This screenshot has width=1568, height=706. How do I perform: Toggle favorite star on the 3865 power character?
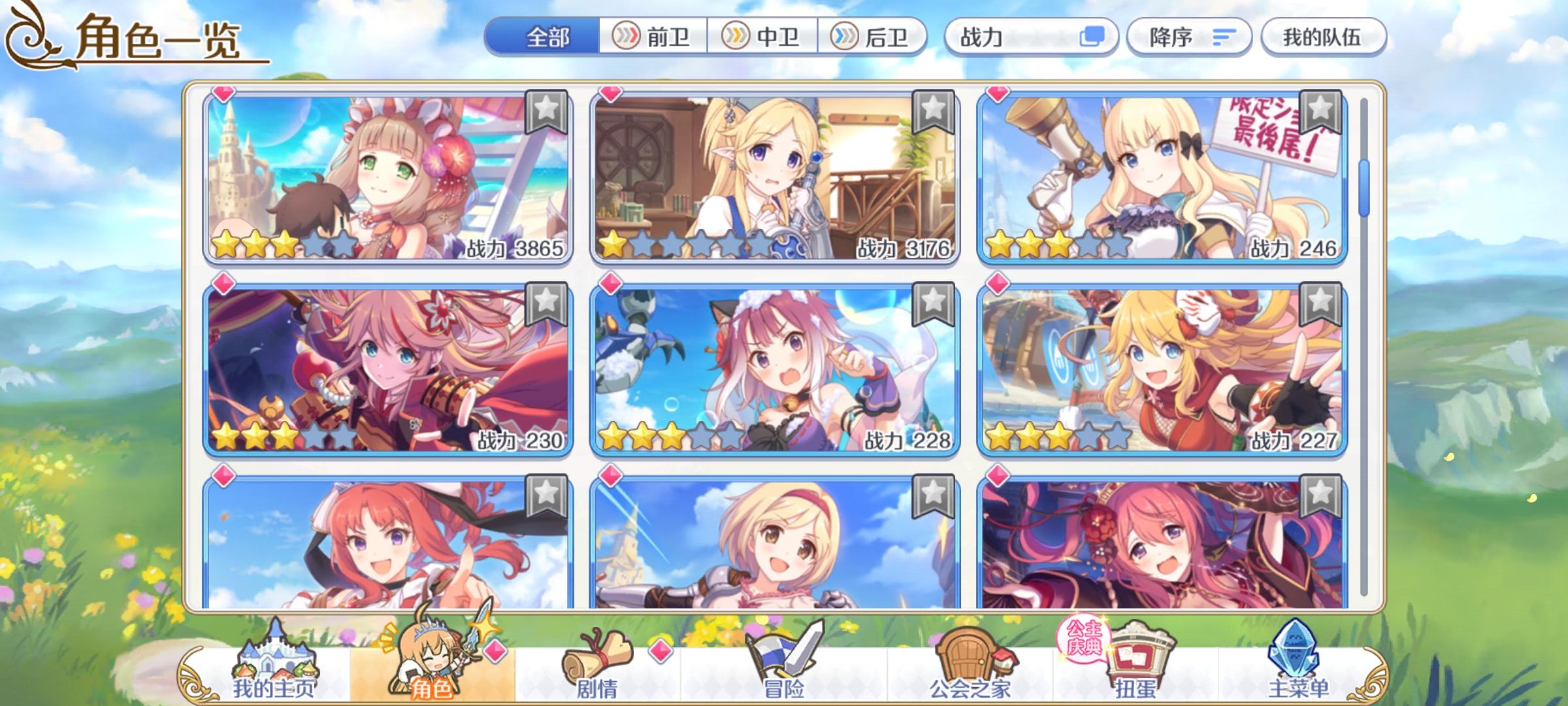click(546, 110)
